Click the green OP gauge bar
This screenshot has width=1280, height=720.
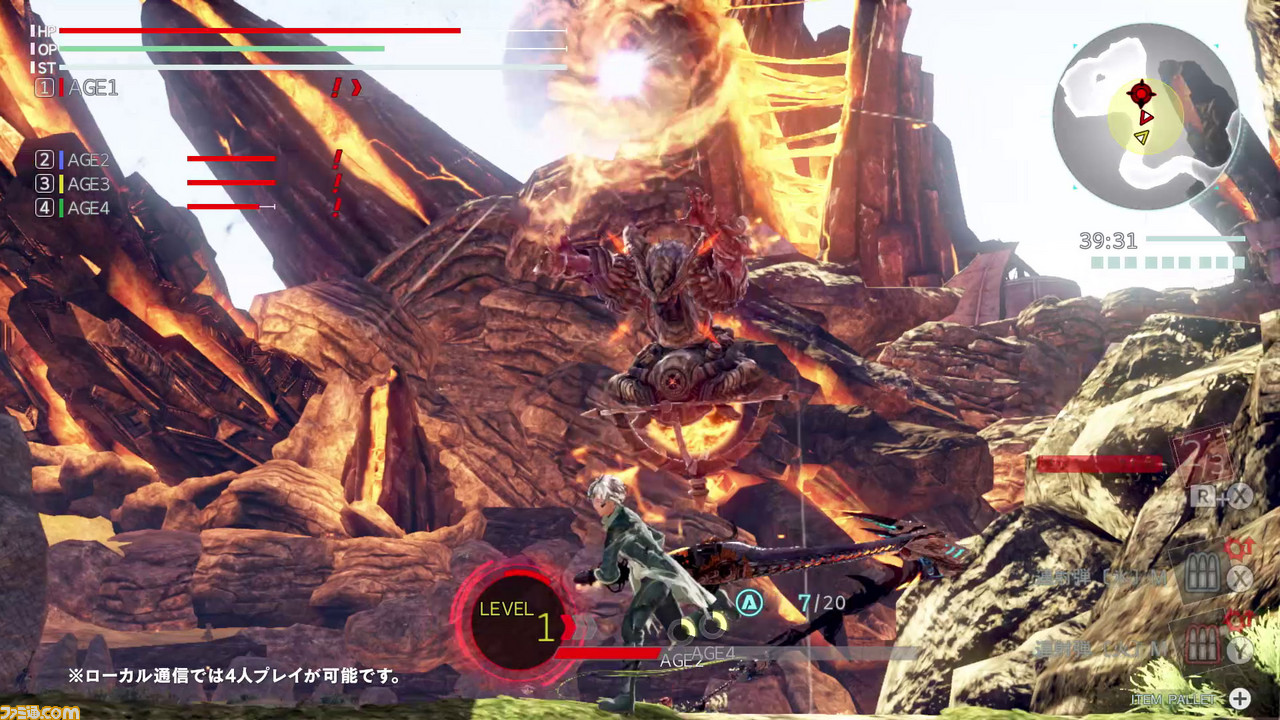pos(220,47)
